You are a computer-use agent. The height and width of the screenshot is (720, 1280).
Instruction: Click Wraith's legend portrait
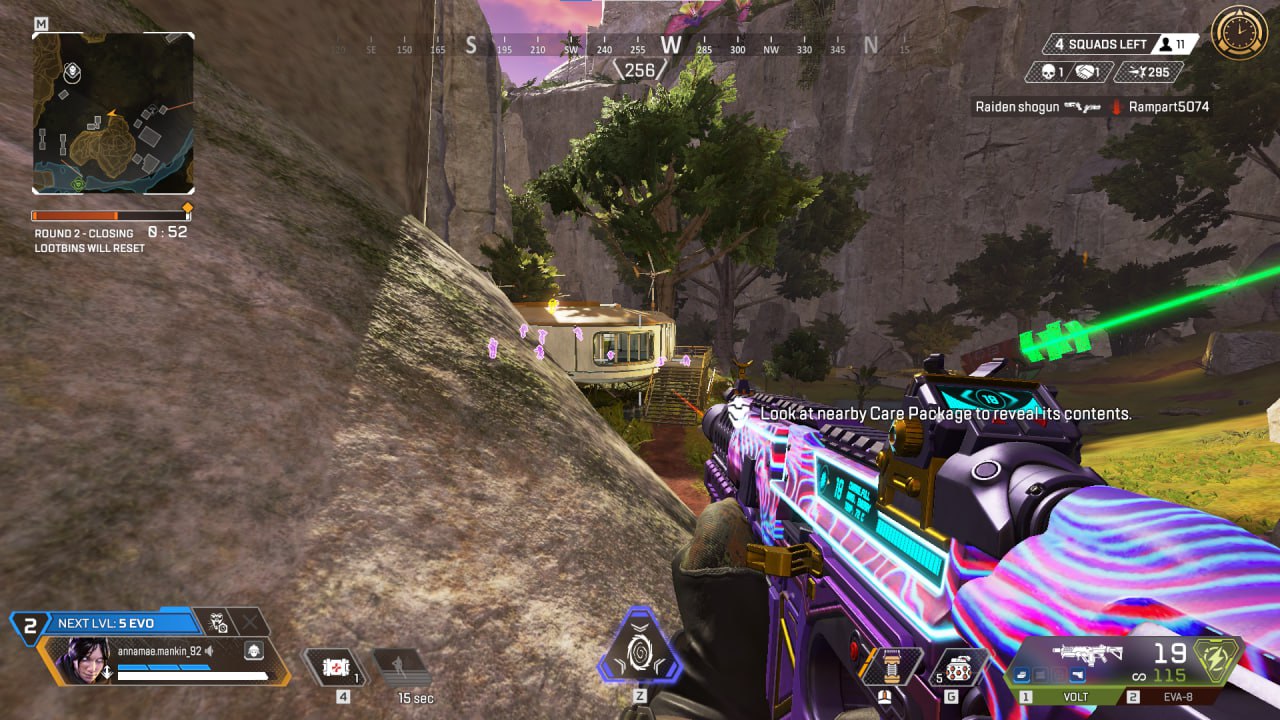[x=86, y=660]
